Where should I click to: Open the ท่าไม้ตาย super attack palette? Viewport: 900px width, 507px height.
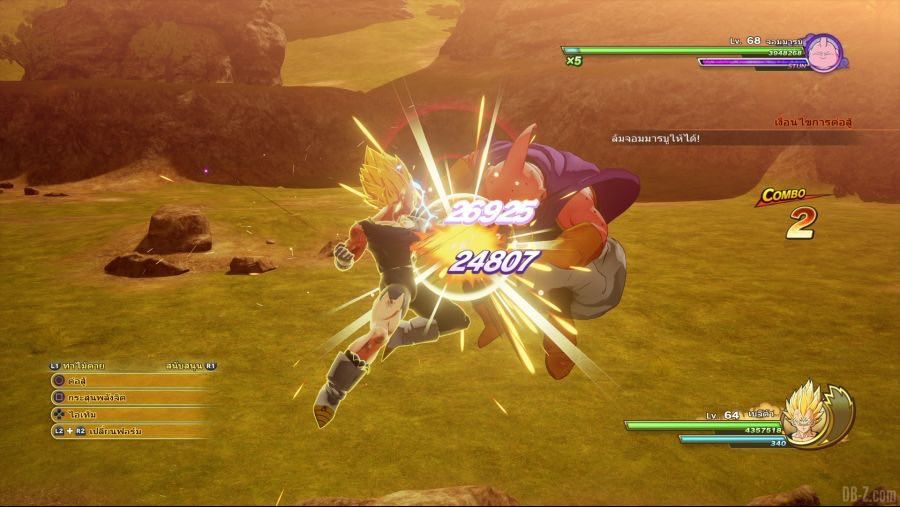click(80, 366)
